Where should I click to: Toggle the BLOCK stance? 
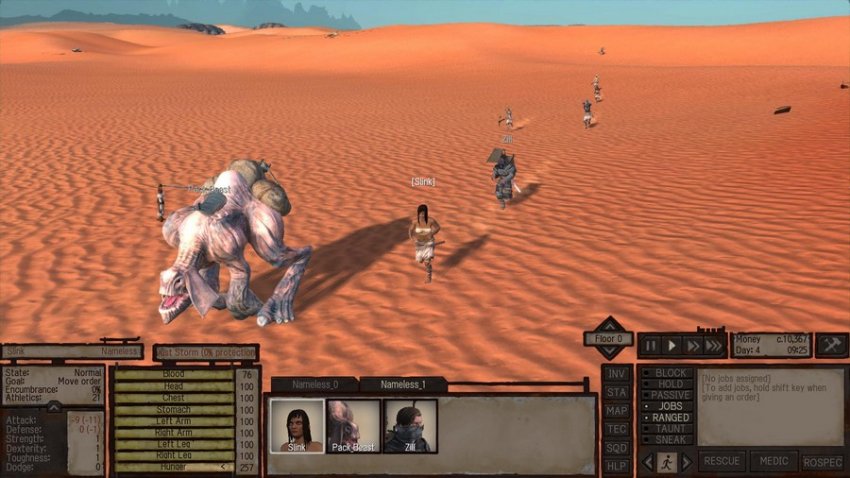[x=666, y=373]
